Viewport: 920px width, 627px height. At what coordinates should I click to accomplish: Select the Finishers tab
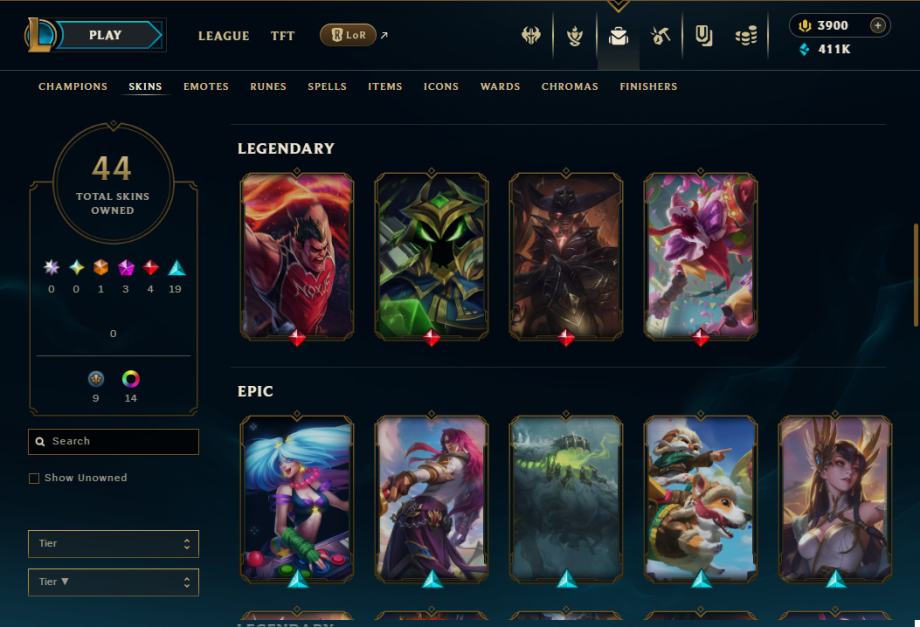tap(648, 87)
